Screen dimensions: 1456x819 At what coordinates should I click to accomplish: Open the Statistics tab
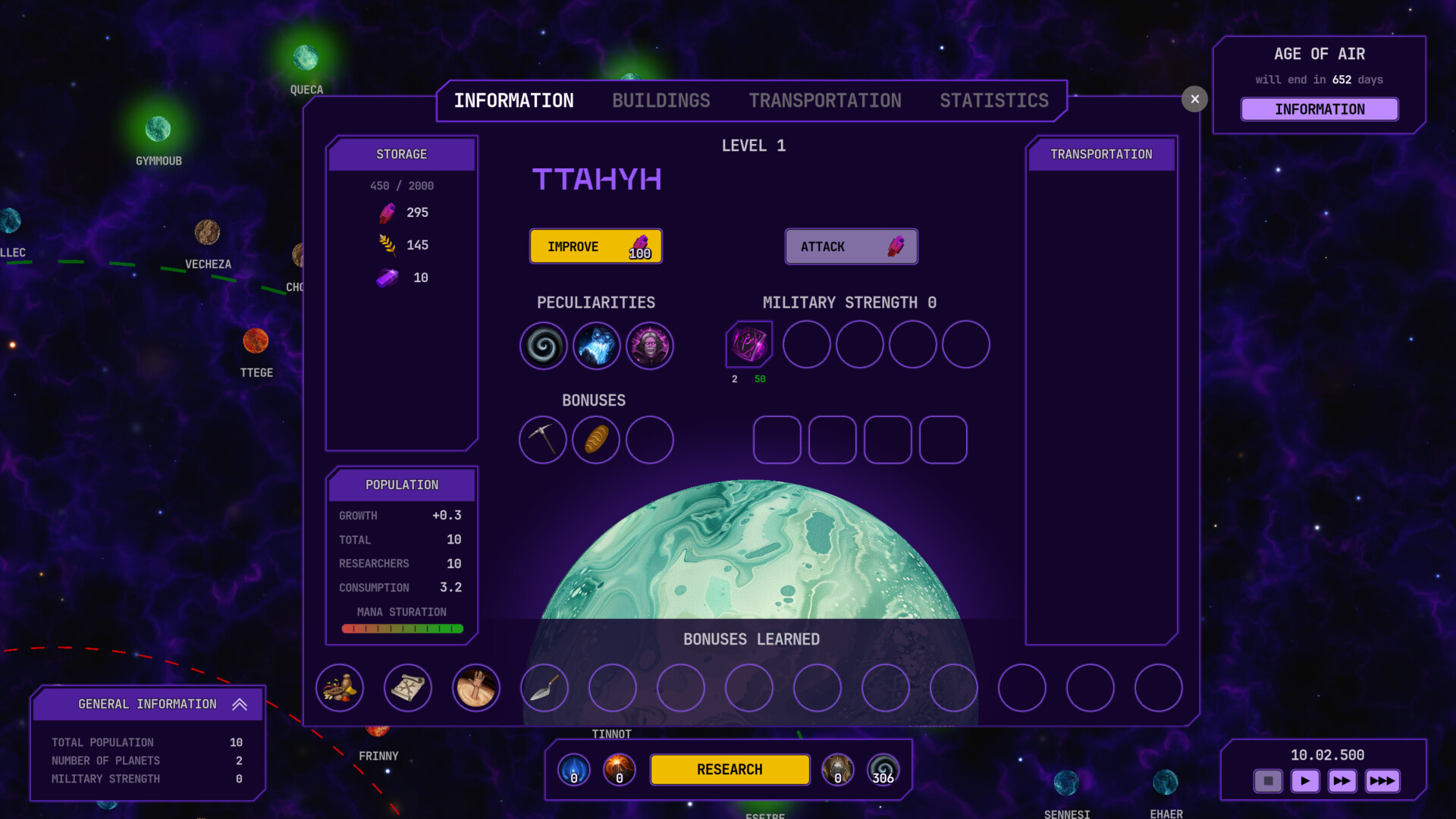(994, 100)
